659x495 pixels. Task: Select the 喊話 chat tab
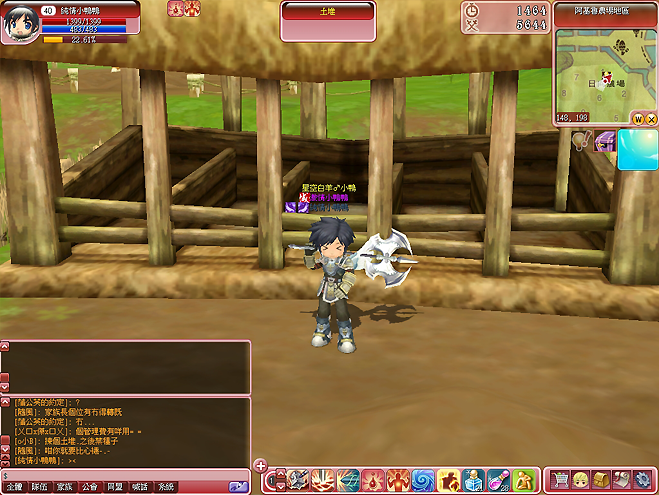pos(140,486)
